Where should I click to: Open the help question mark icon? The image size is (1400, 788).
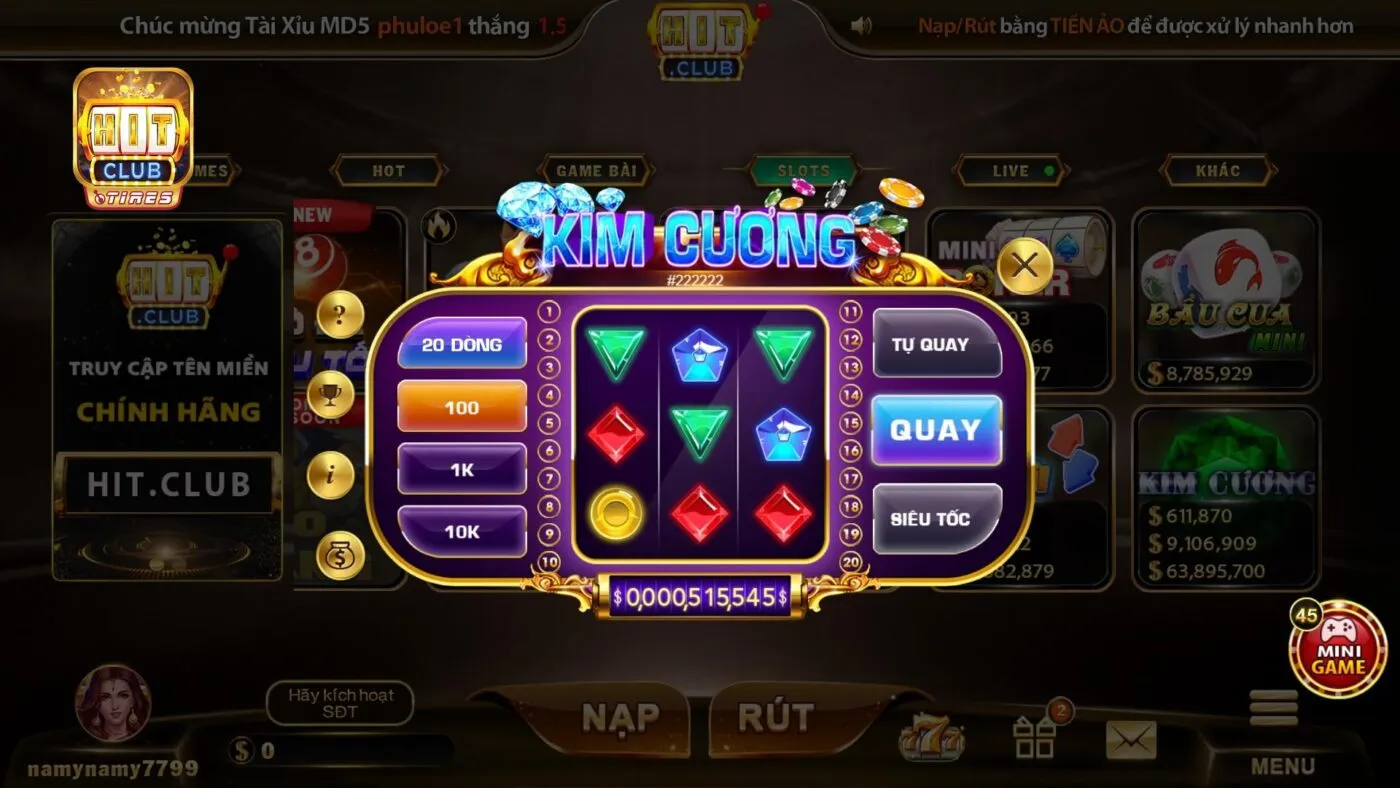click(x=341, y=313)
